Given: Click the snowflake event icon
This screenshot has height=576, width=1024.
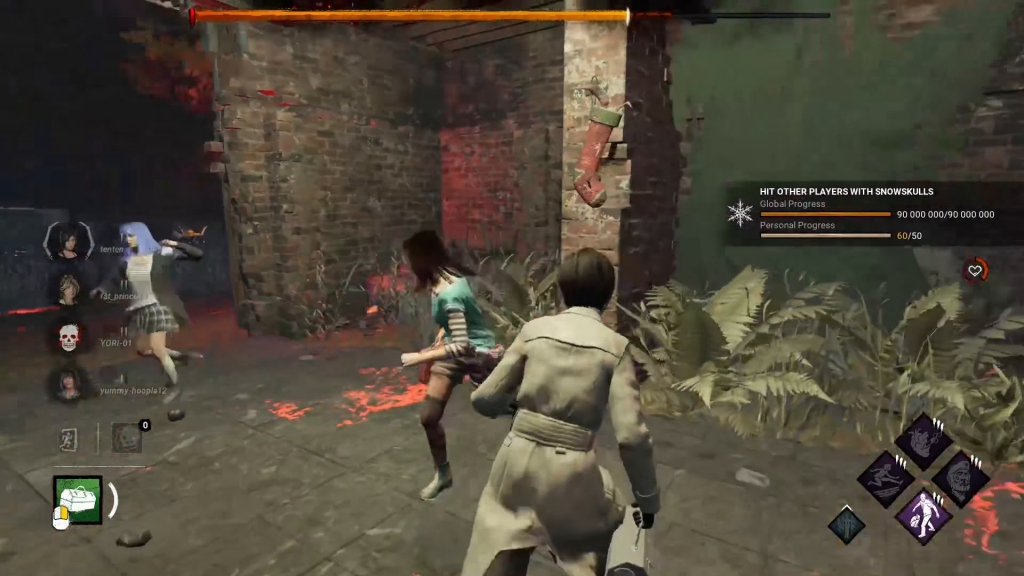Looking at the screenshot, I should pyautogui.click(x=740, y=213).
